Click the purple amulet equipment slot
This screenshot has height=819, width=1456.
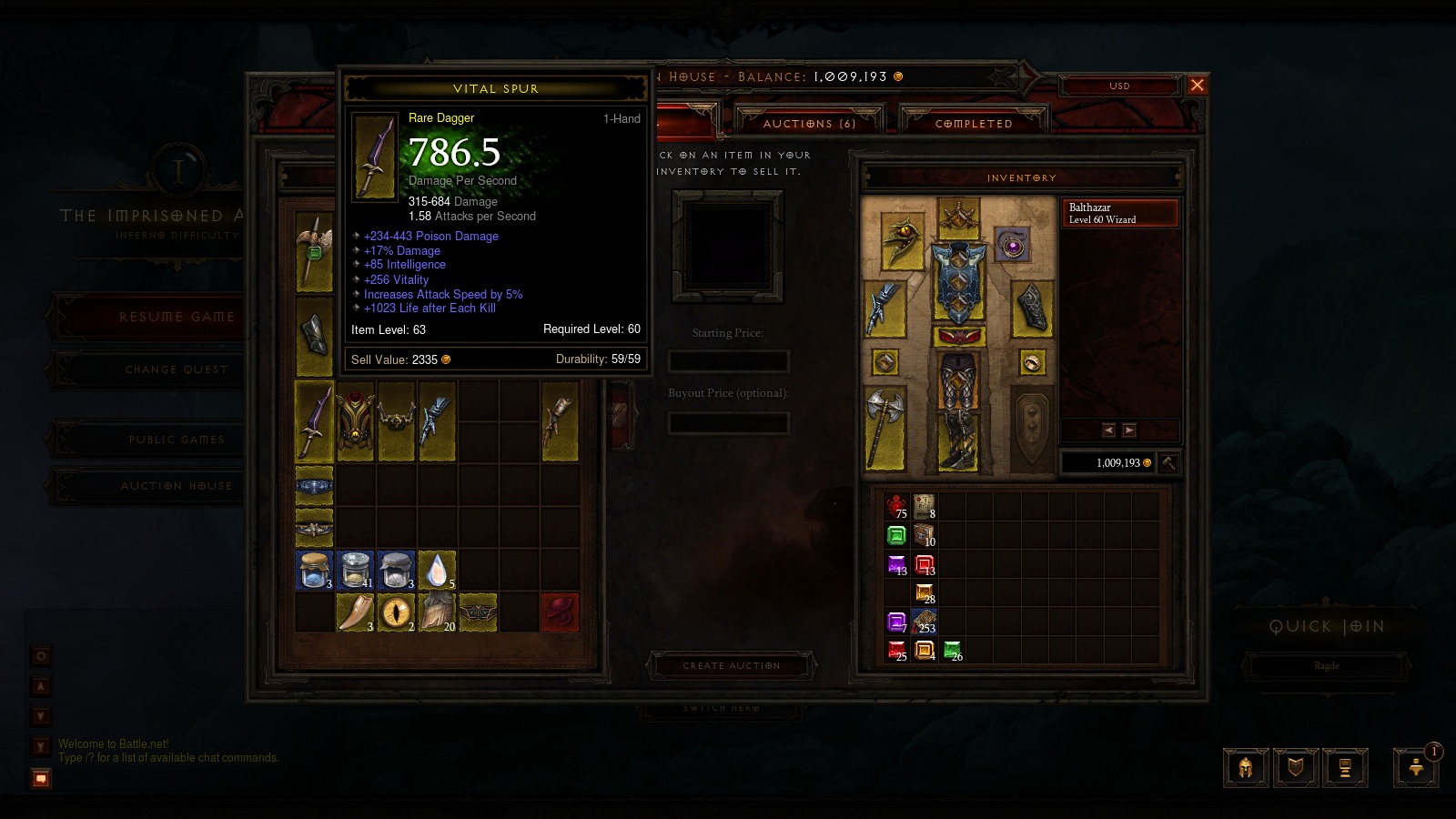1012,244
